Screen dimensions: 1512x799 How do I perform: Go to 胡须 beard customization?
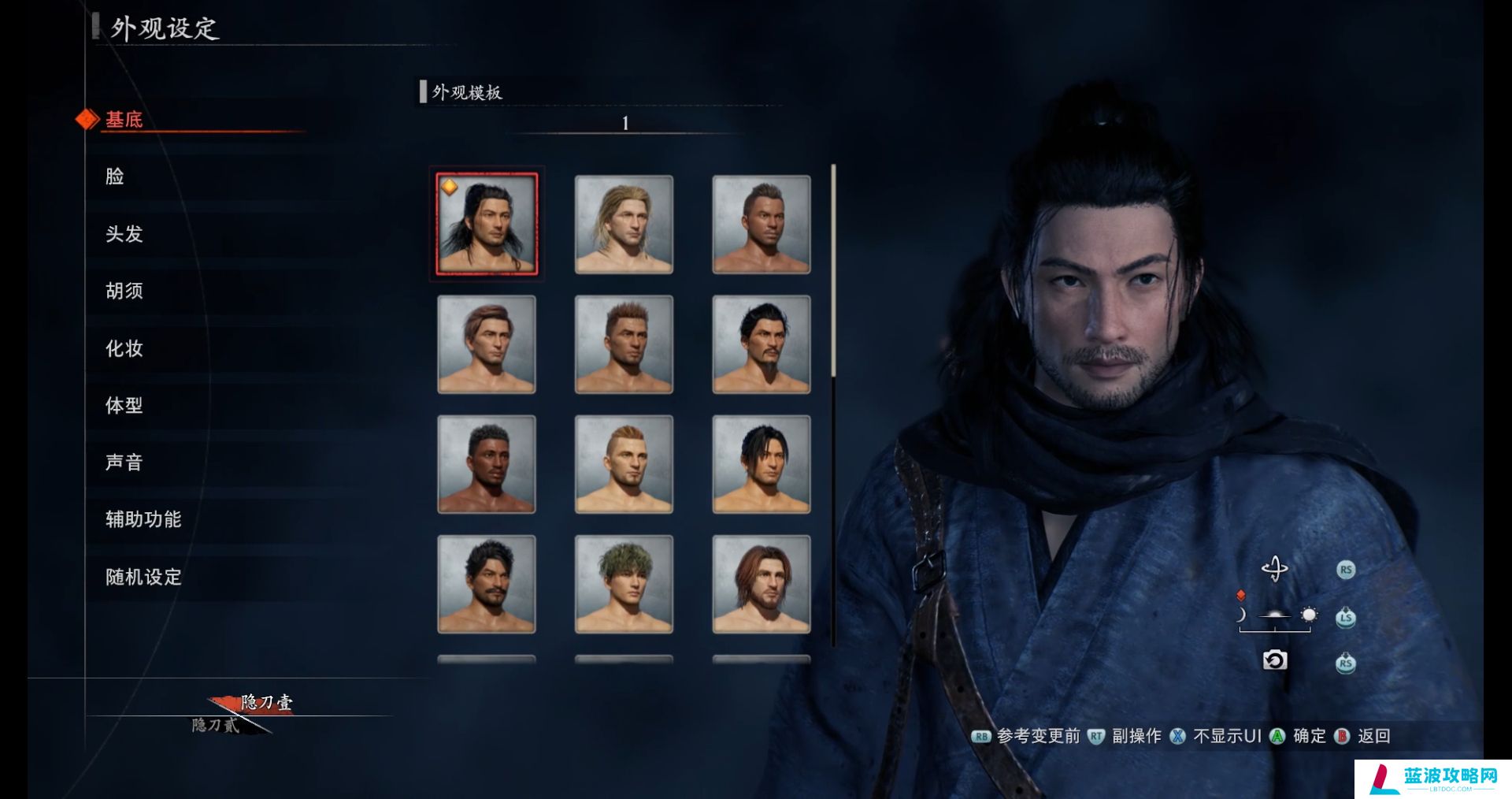[x=124, y=291]
